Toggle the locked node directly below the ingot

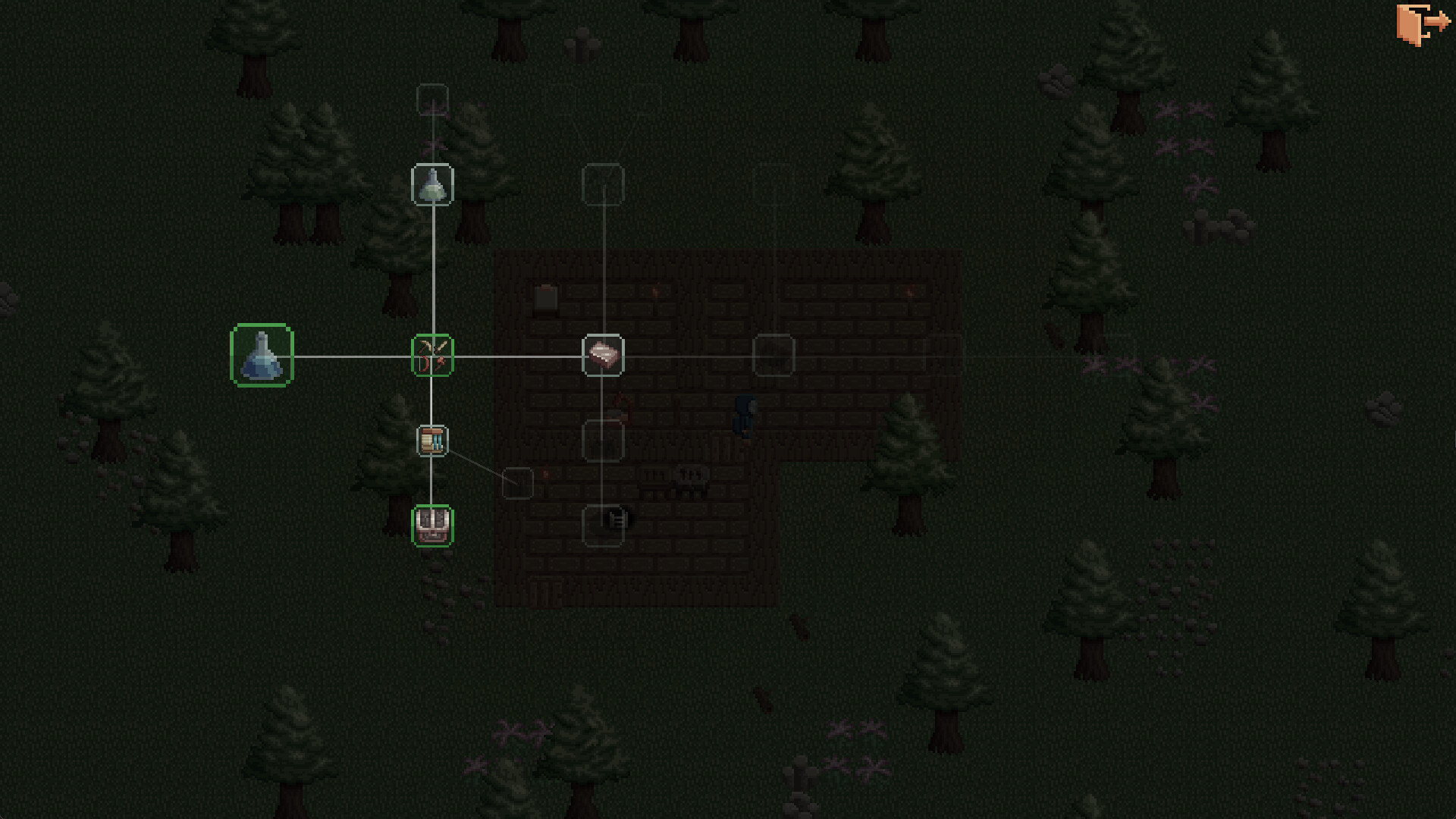[x=603, y=438]
